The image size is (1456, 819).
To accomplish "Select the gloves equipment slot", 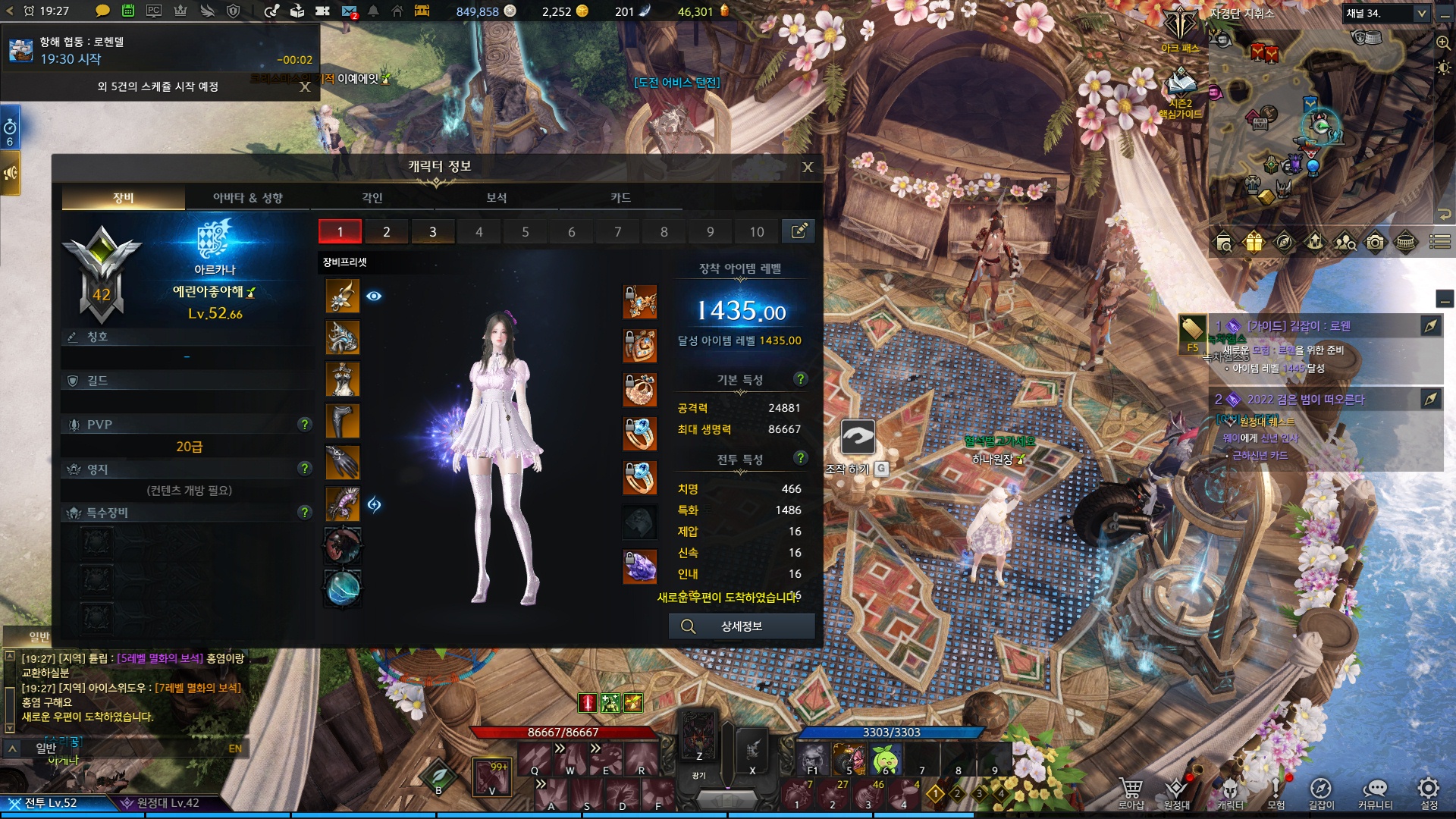I will [343, 463].
